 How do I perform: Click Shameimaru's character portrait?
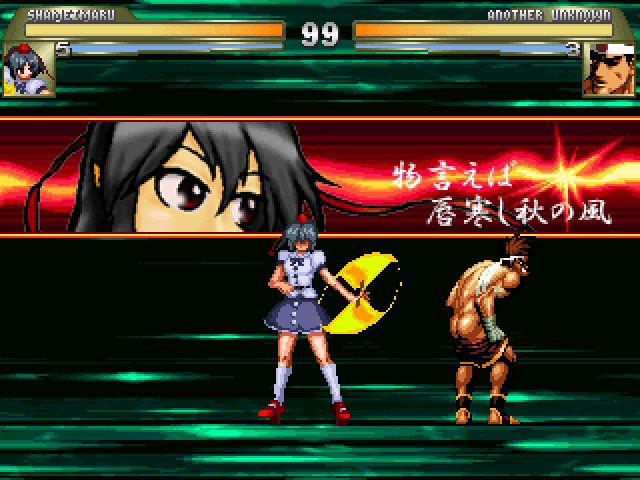[x=28, y=69]
